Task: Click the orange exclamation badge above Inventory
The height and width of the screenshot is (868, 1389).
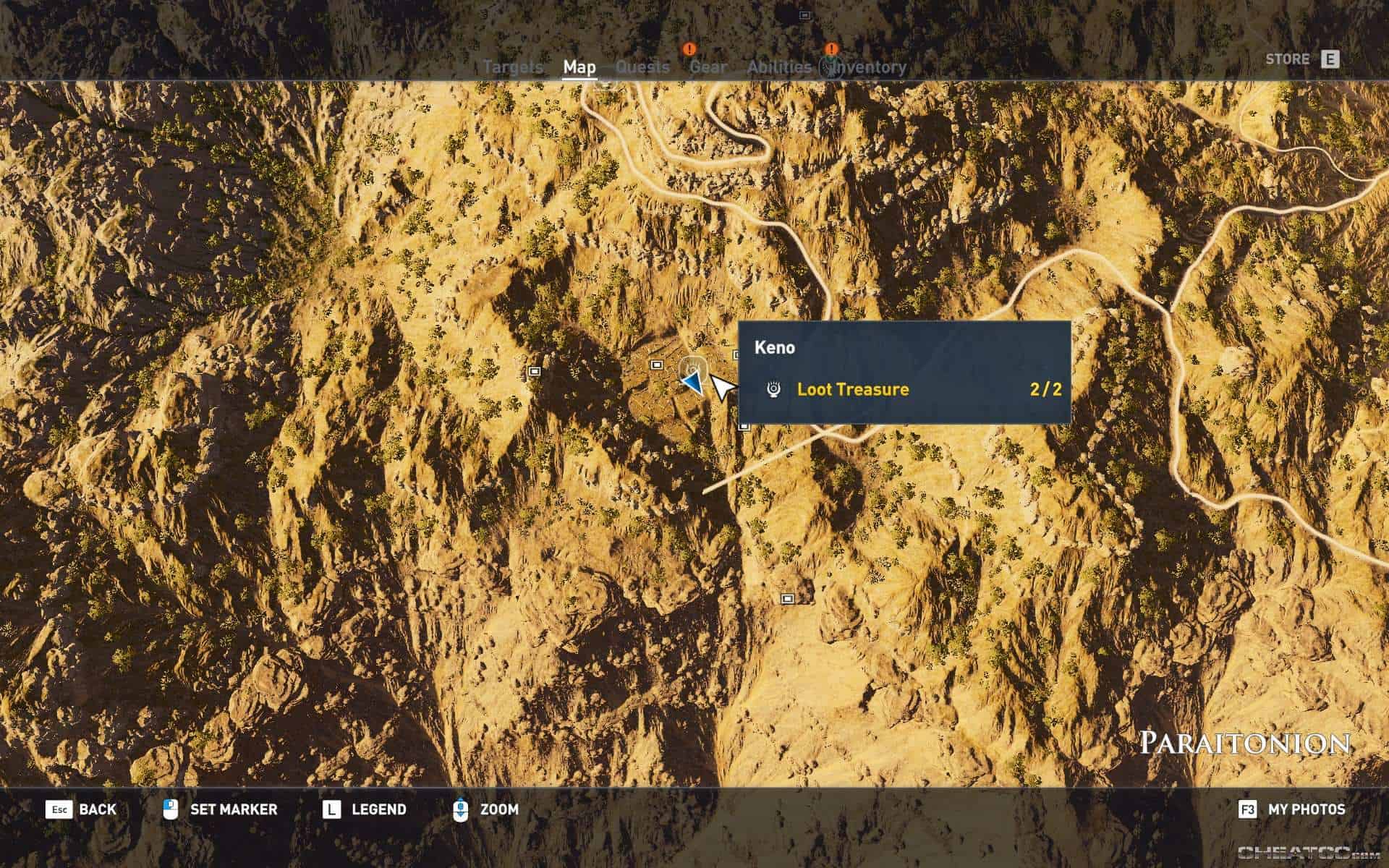Action: click(x=831, y=49)
